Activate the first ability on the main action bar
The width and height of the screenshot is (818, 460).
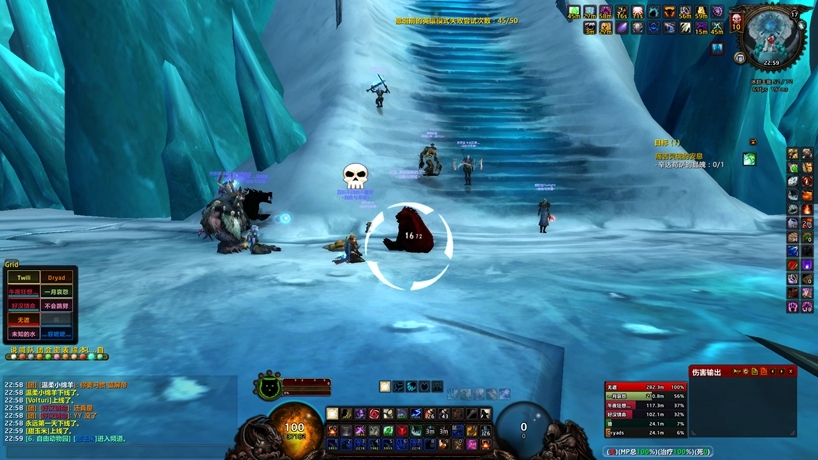333,414
